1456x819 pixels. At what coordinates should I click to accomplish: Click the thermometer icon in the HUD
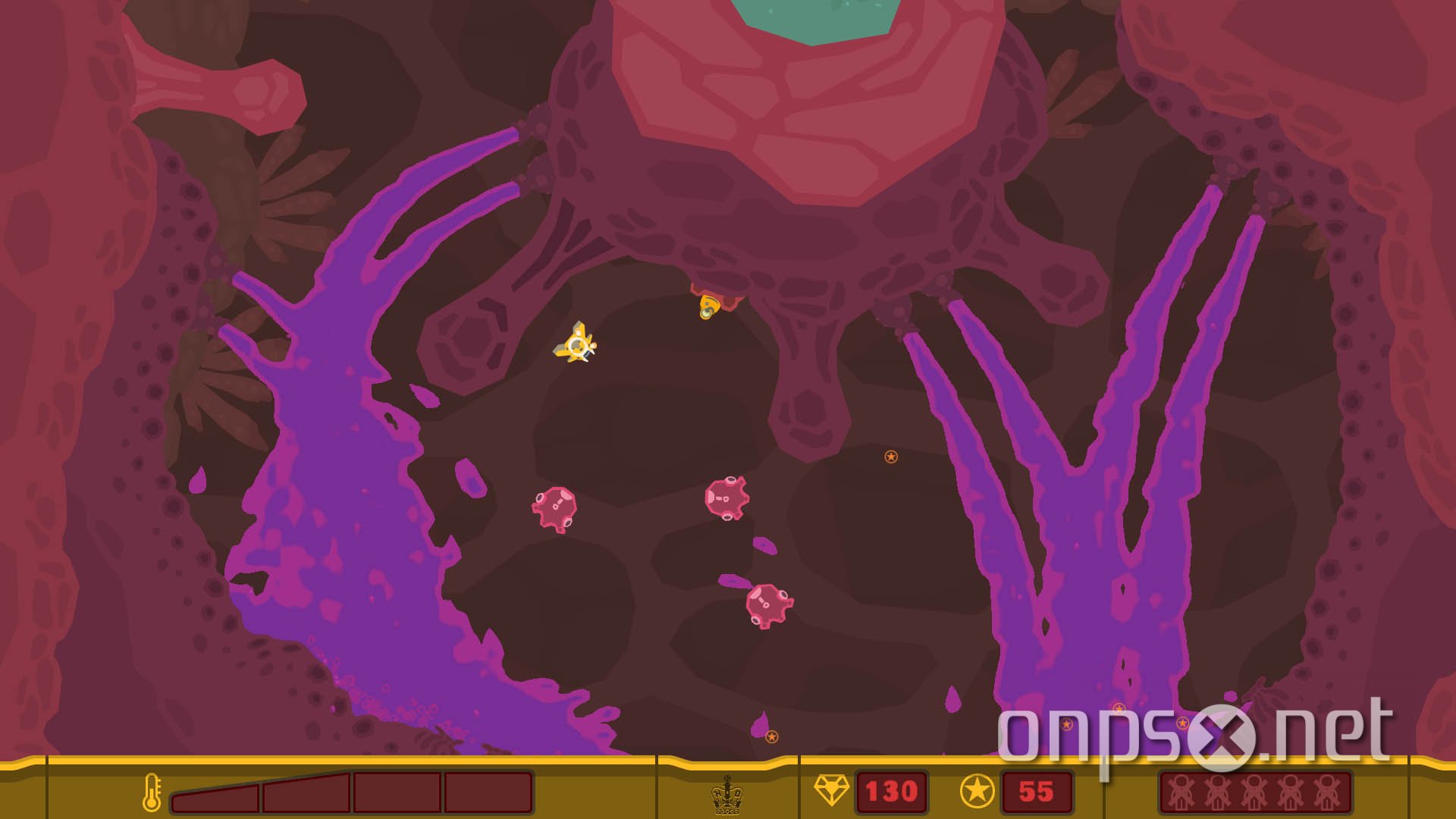point(154,793)
